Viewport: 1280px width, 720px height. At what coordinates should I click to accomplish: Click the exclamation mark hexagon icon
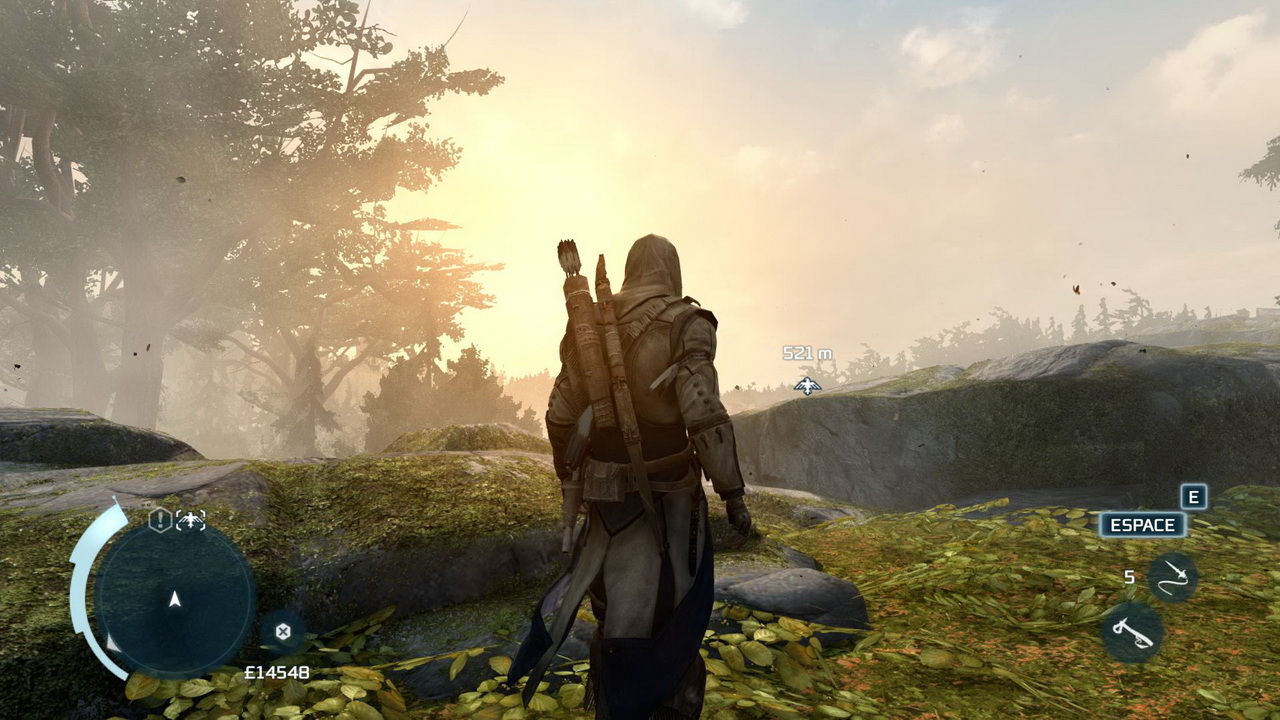(x=160, y=519)
